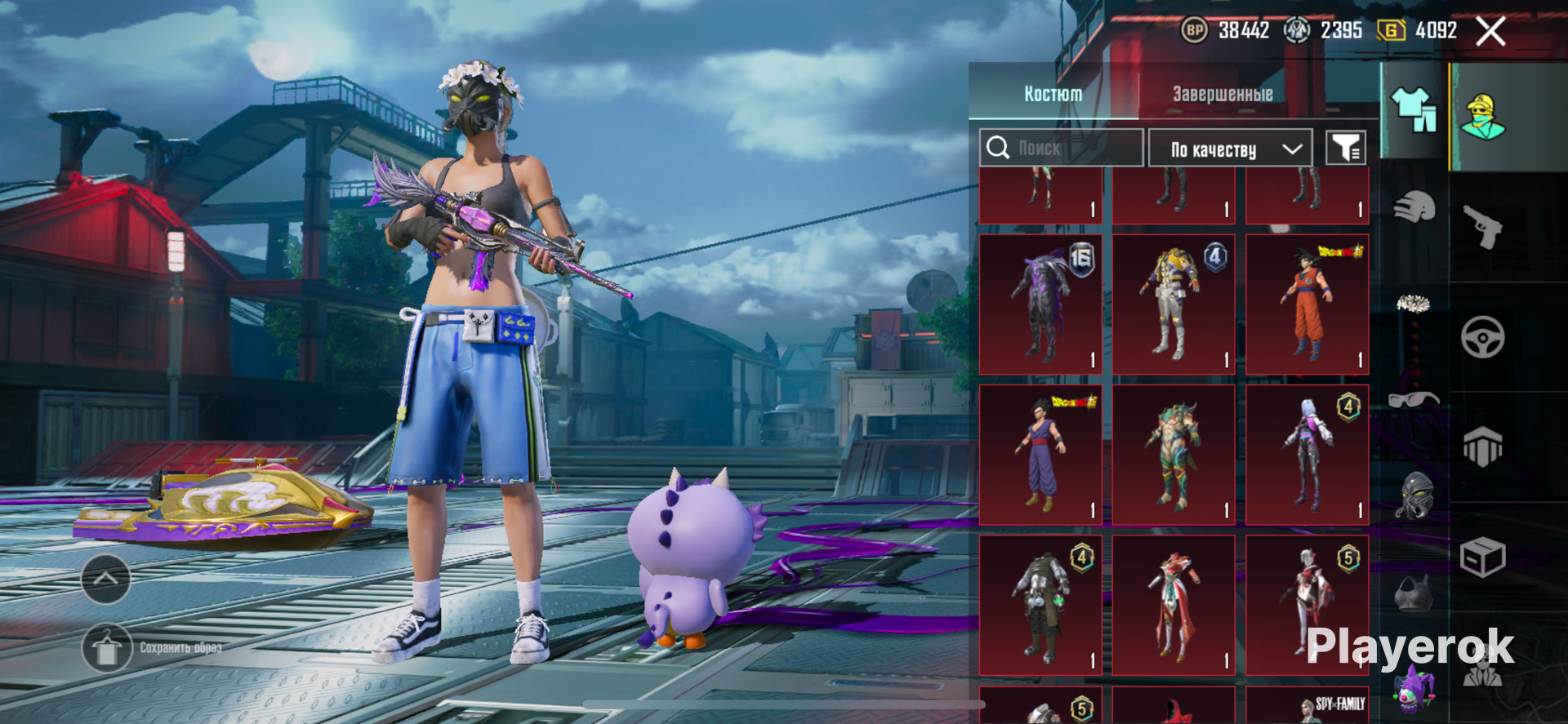Choose the purple armor set marked 16
The width and height of the screenshot is (1568, 724).
(1040, 304)
